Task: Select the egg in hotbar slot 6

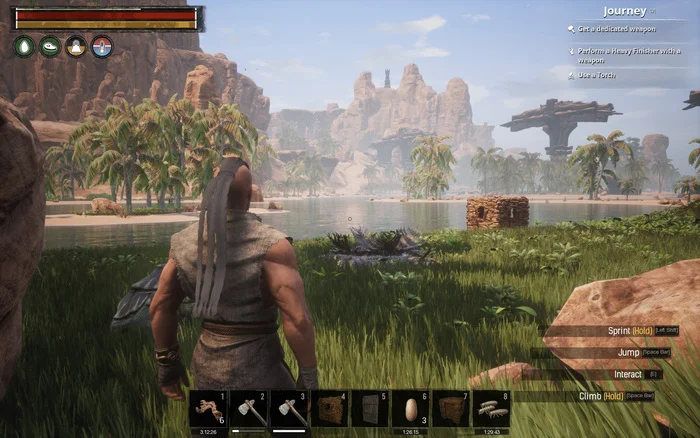Action: click(410, 409)
